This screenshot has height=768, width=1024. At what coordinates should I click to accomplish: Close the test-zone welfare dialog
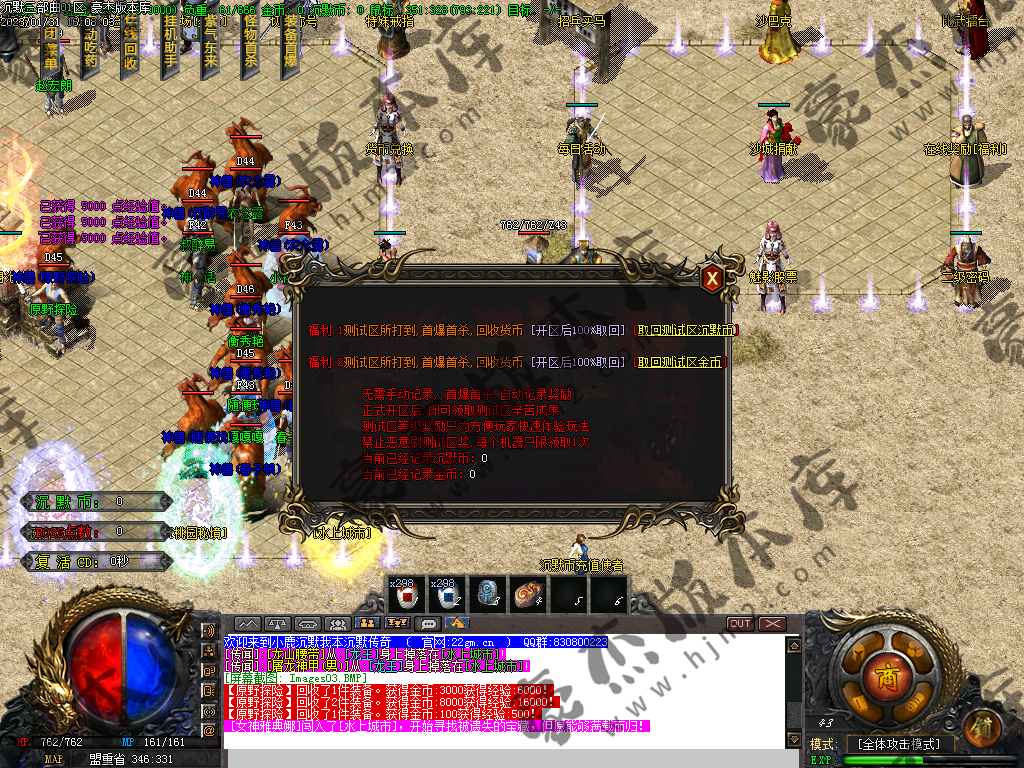[x=711, y=278]
